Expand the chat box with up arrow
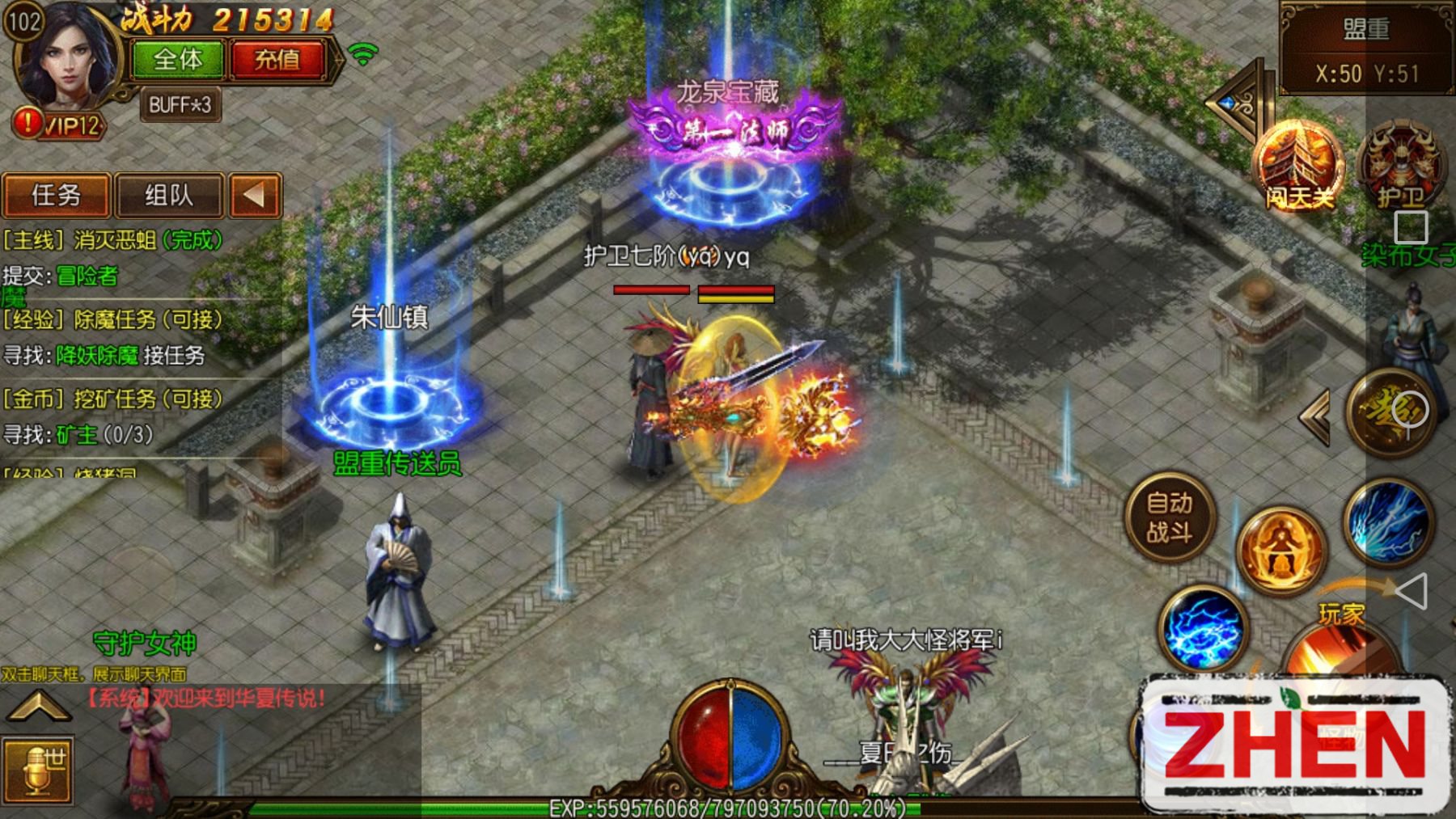 coord(38,706)
